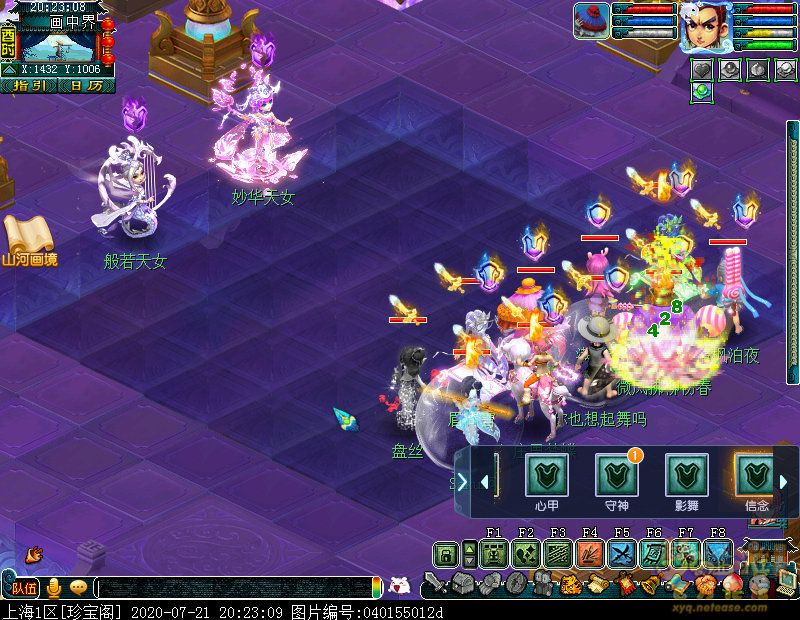
Task: Select the green orb buff icon
Action: [x=701, y=91]
